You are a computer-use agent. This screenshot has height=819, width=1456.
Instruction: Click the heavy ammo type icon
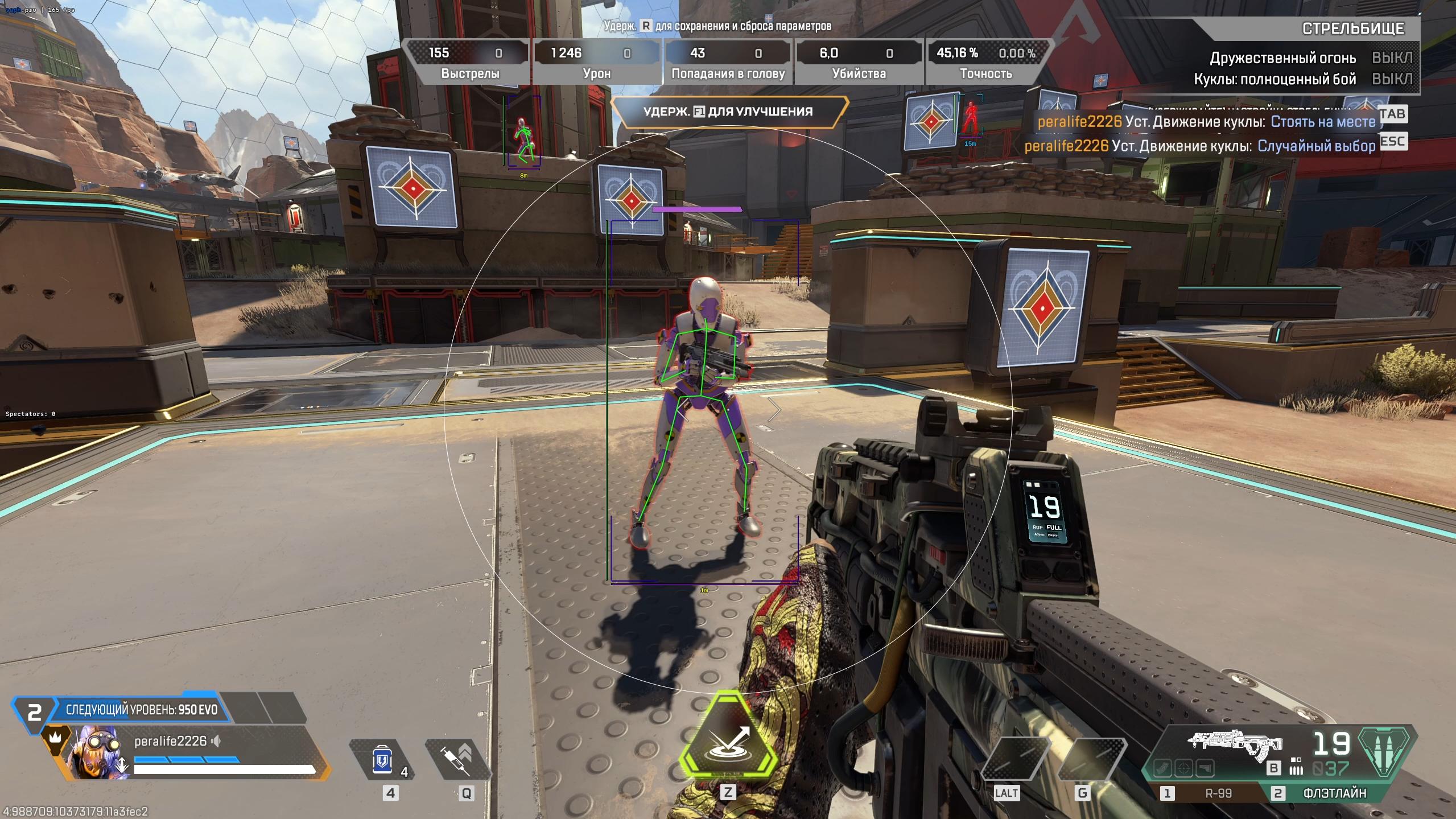[1385, 751]
